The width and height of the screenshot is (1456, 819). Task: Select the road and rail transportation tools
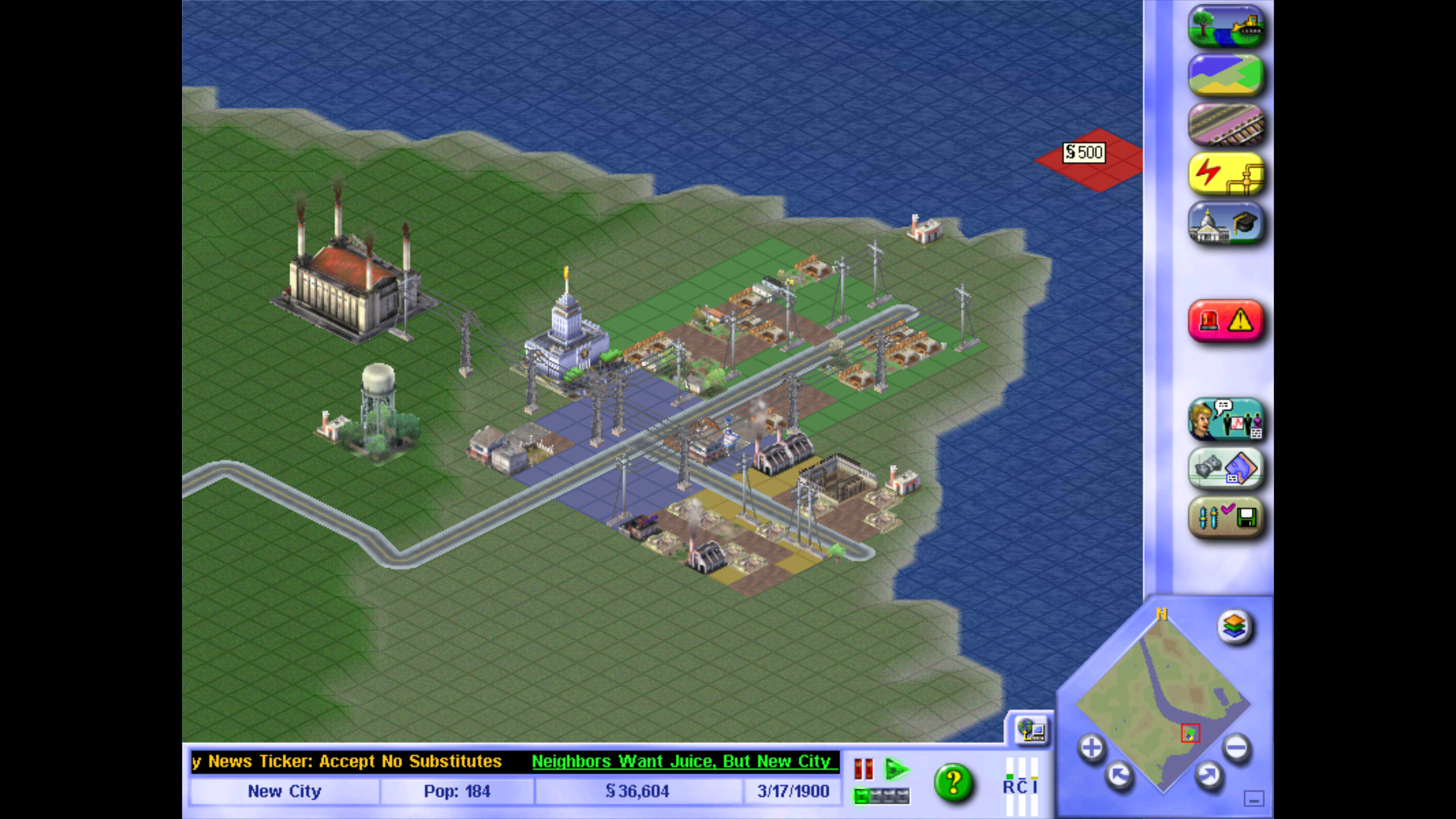pyautogui.click(x=1226, y=125)
